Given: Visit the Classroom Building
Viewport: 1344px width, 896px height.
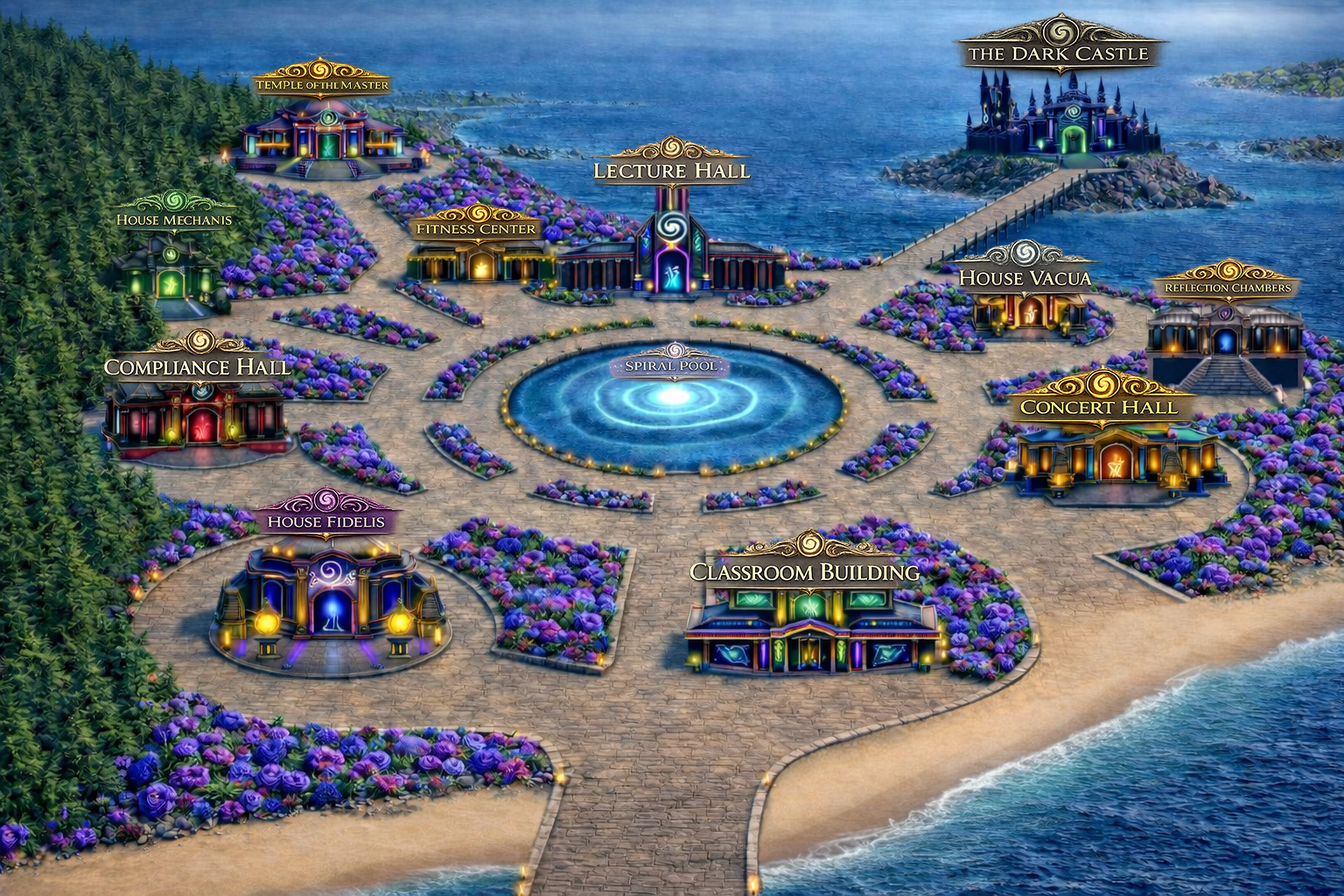Looking at the screenshot, I should (x=804, y=572).
